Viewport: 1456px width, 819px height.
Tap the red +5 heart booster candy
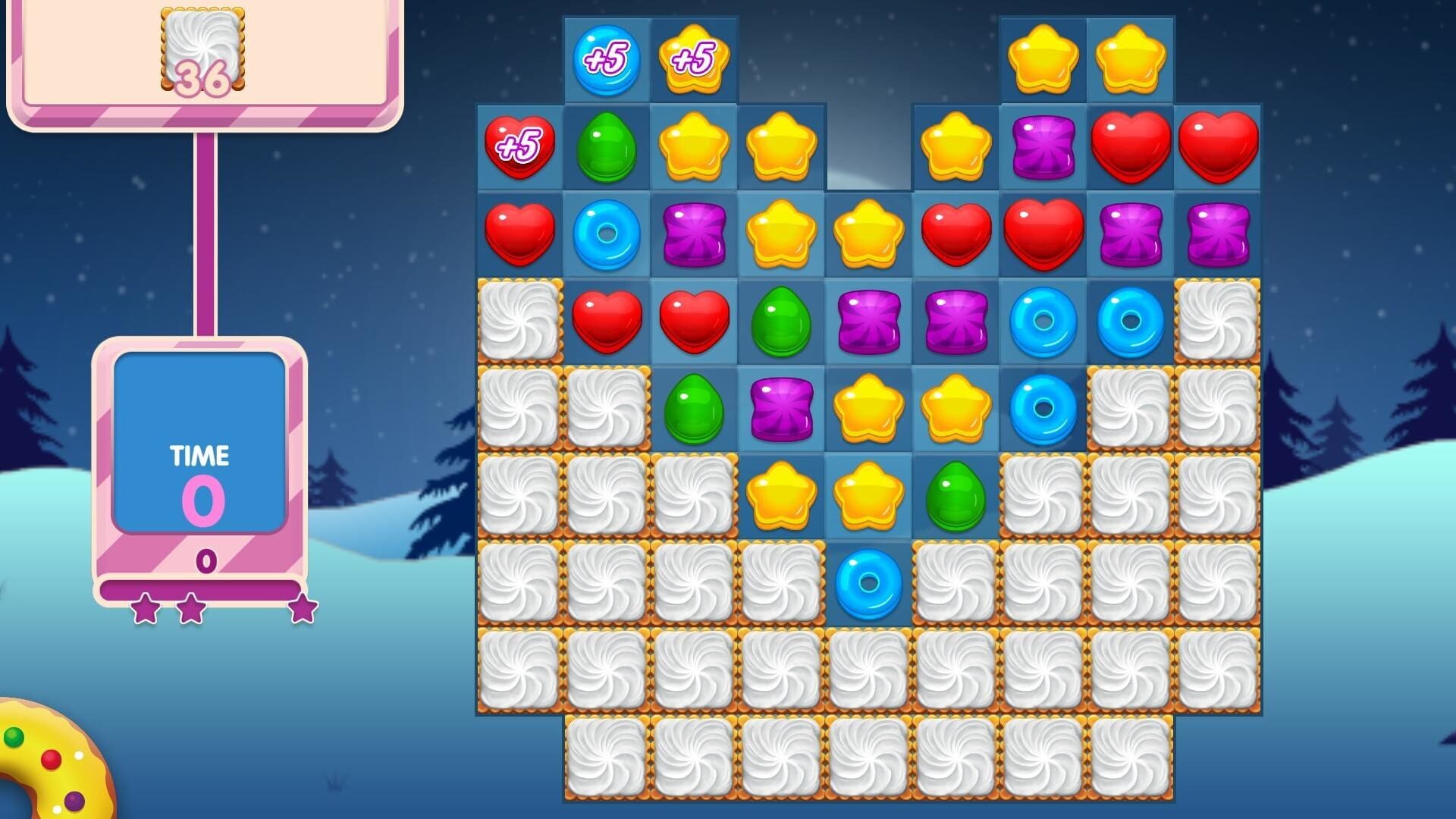(519, 148)
